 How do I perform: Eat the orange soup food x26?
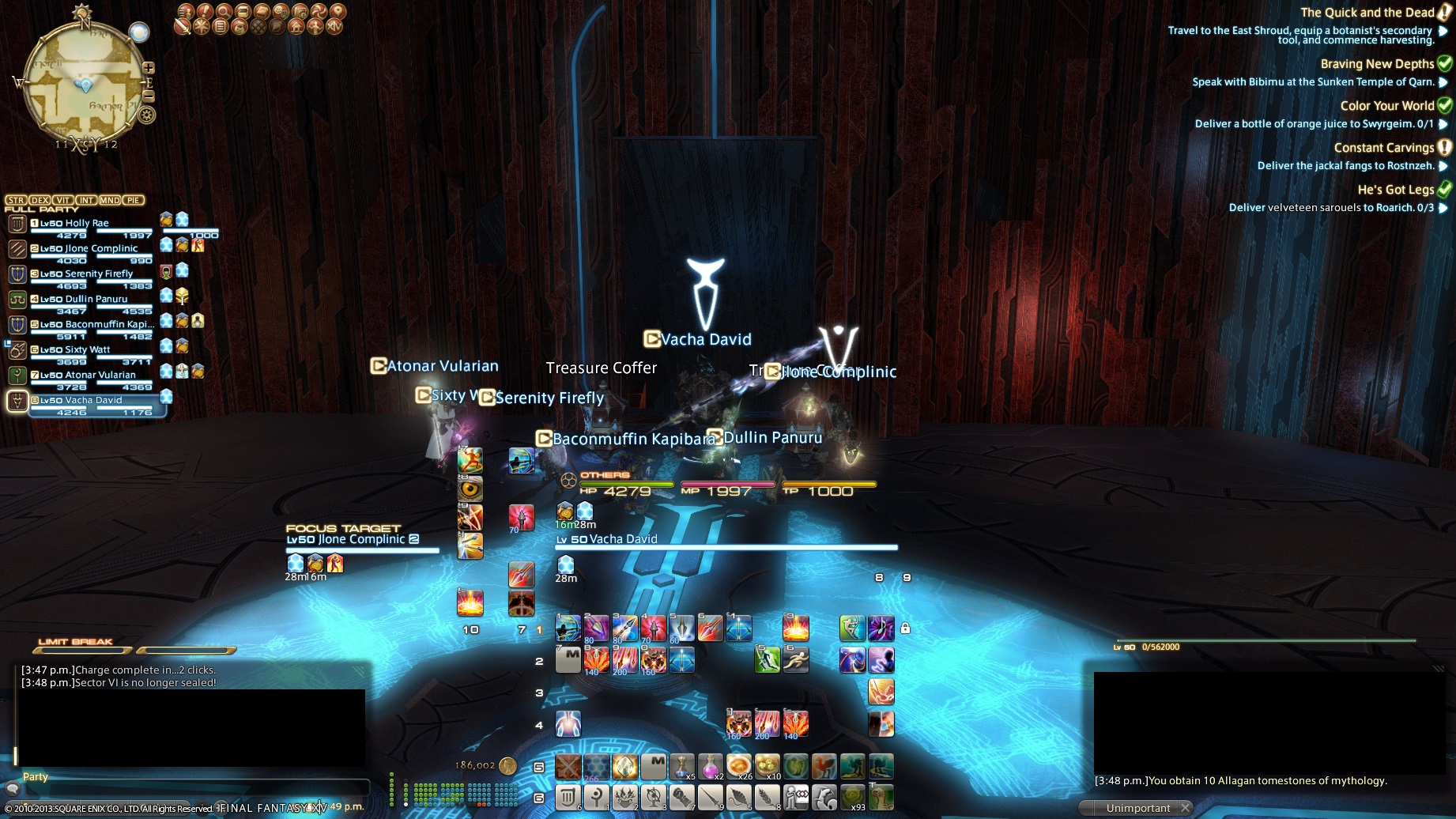(738, 766)
